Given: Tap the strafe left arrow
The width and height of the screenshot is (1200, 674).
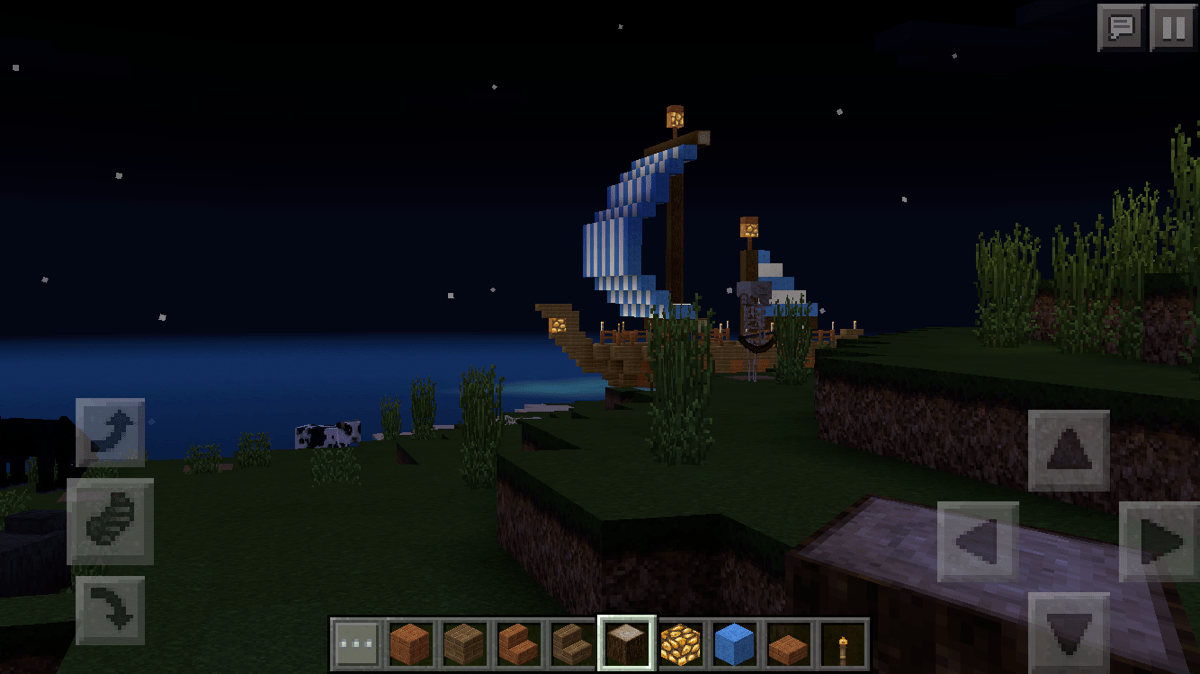Looking at the screenshot, I should click(977, 541).
